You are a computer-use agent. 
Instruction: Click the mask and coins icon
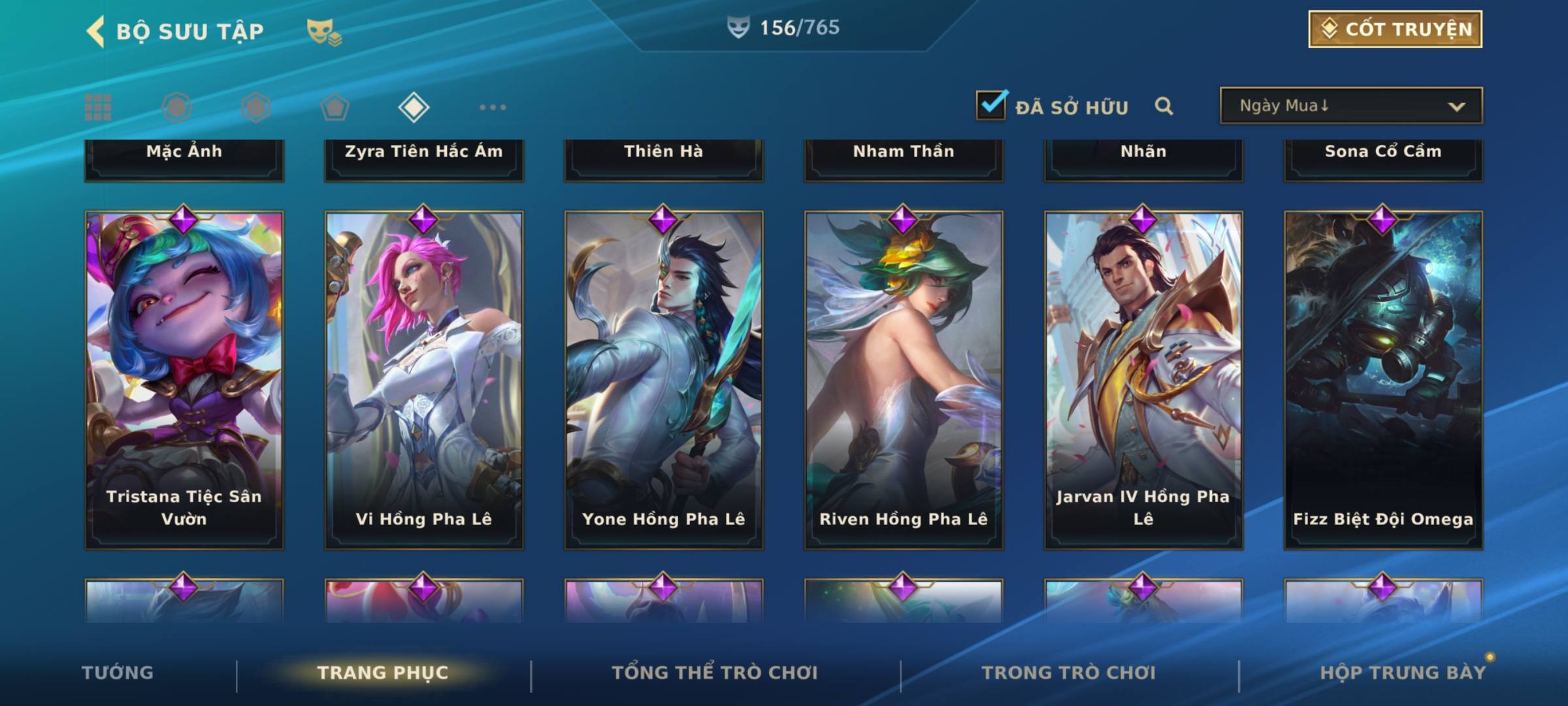pos(324,31)
